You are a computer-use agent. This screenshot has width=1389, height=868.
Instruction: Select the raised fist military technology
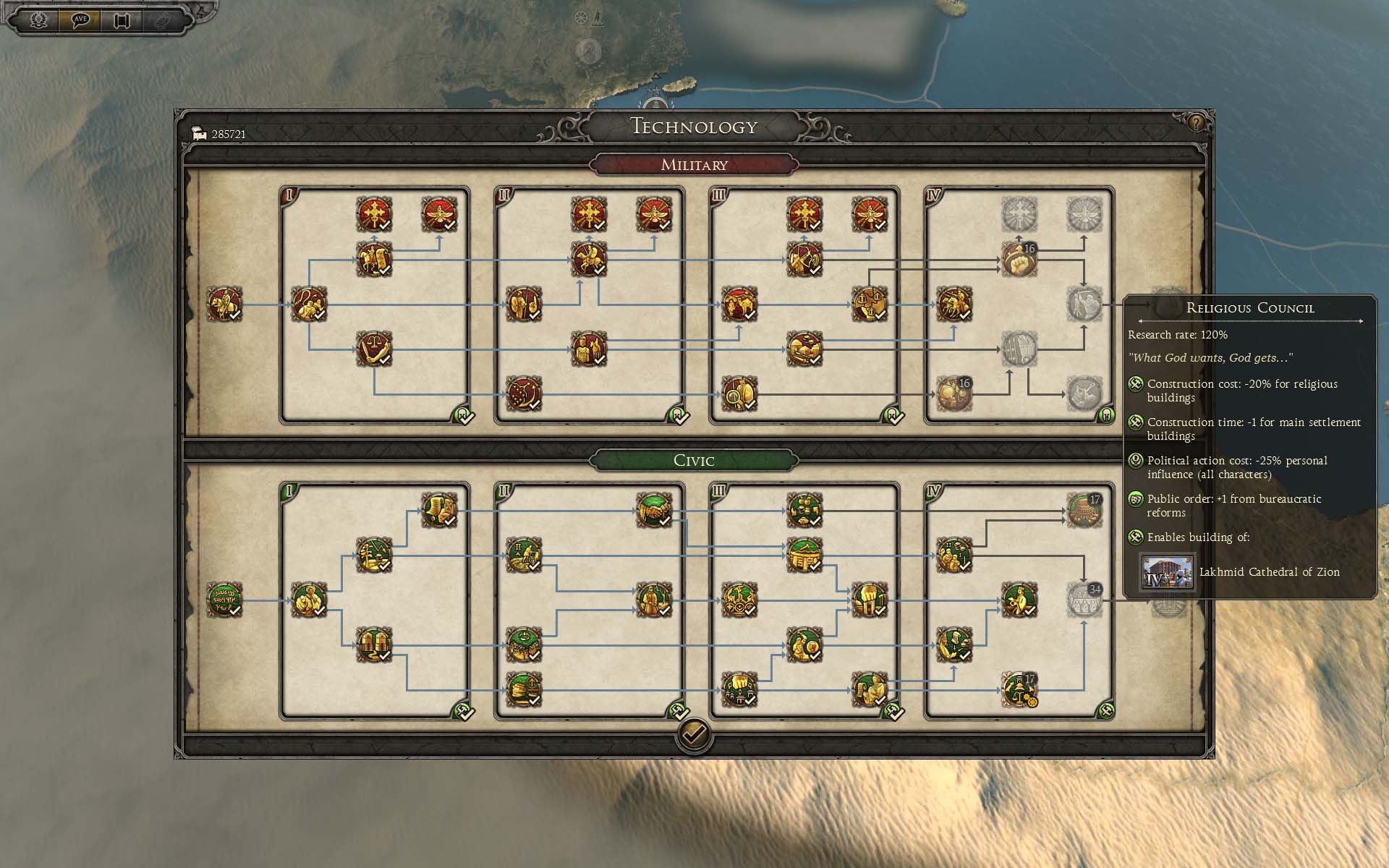click(1019, 259)
